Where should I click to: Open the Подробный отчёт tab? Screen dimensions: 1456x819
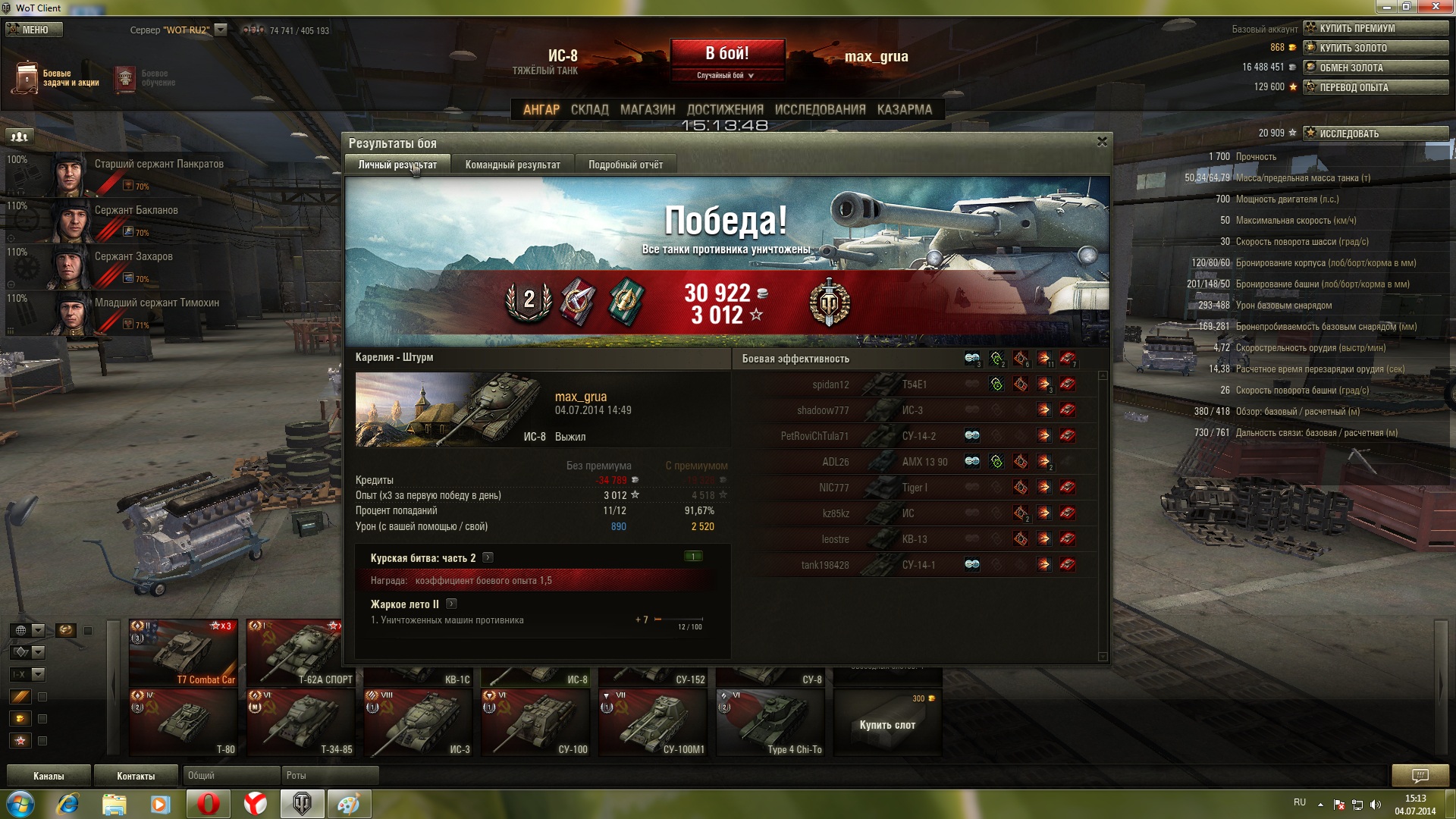tap(625, 165)
